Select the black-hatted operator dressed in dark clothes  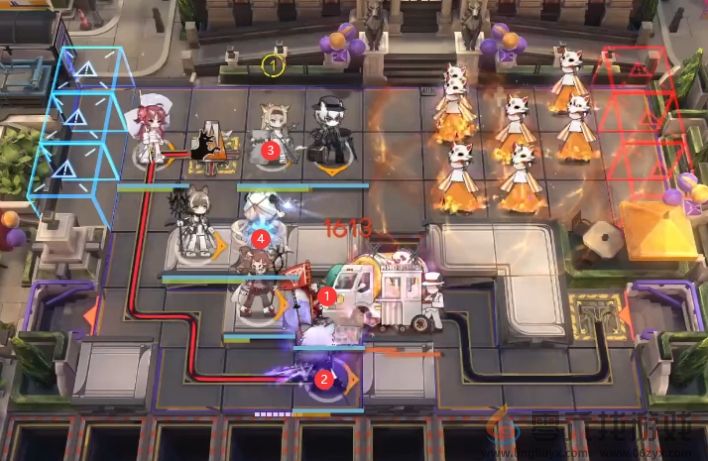pos(325,132)
